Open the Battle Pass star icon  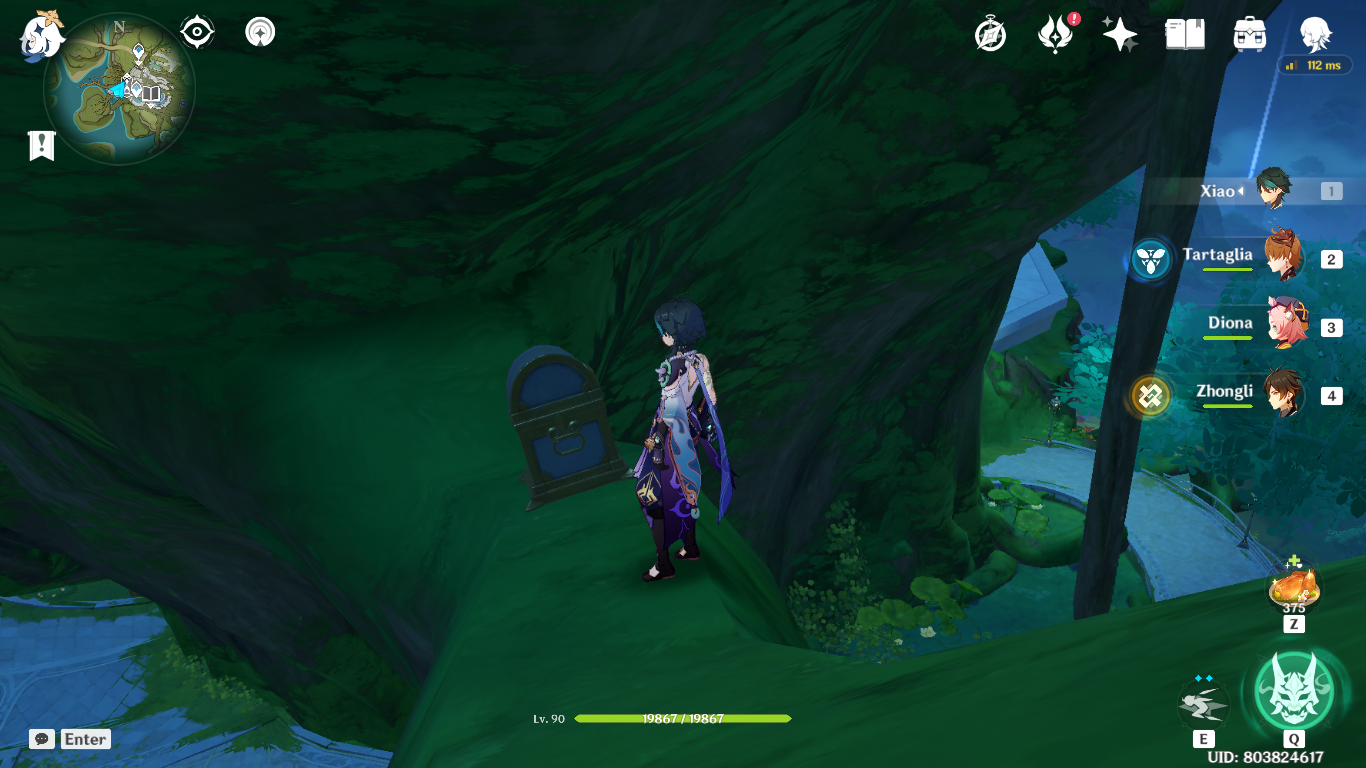pyautogui.click(x=1119, y=34)
